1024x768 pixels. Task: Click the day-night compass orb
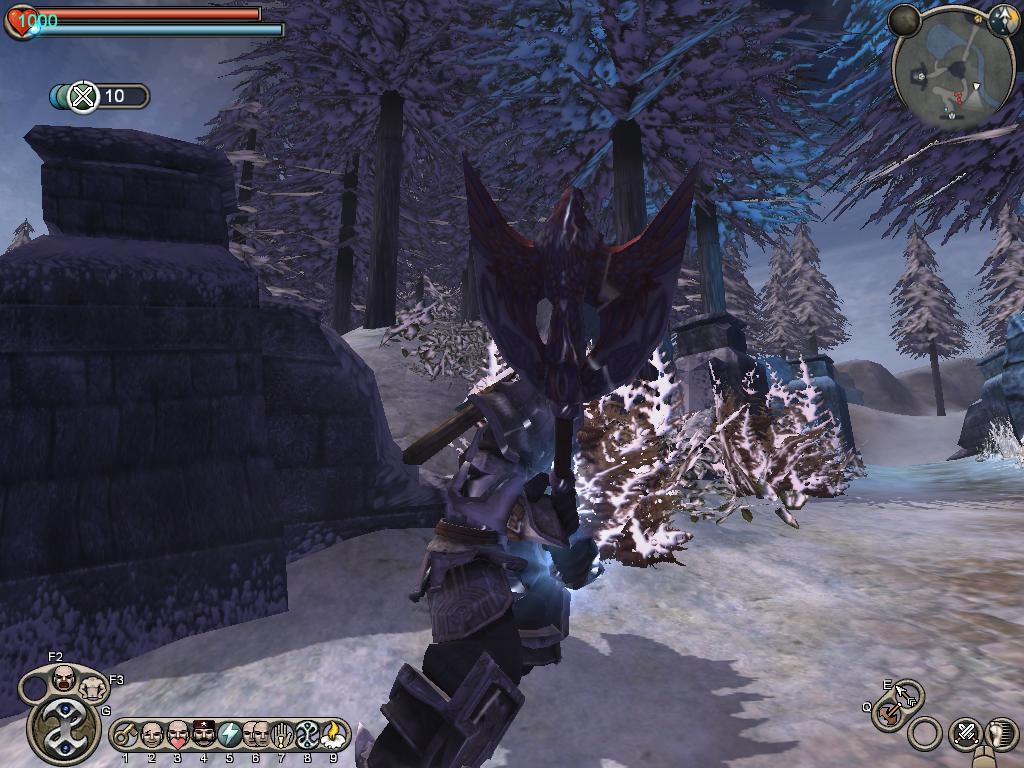(904, 19)
